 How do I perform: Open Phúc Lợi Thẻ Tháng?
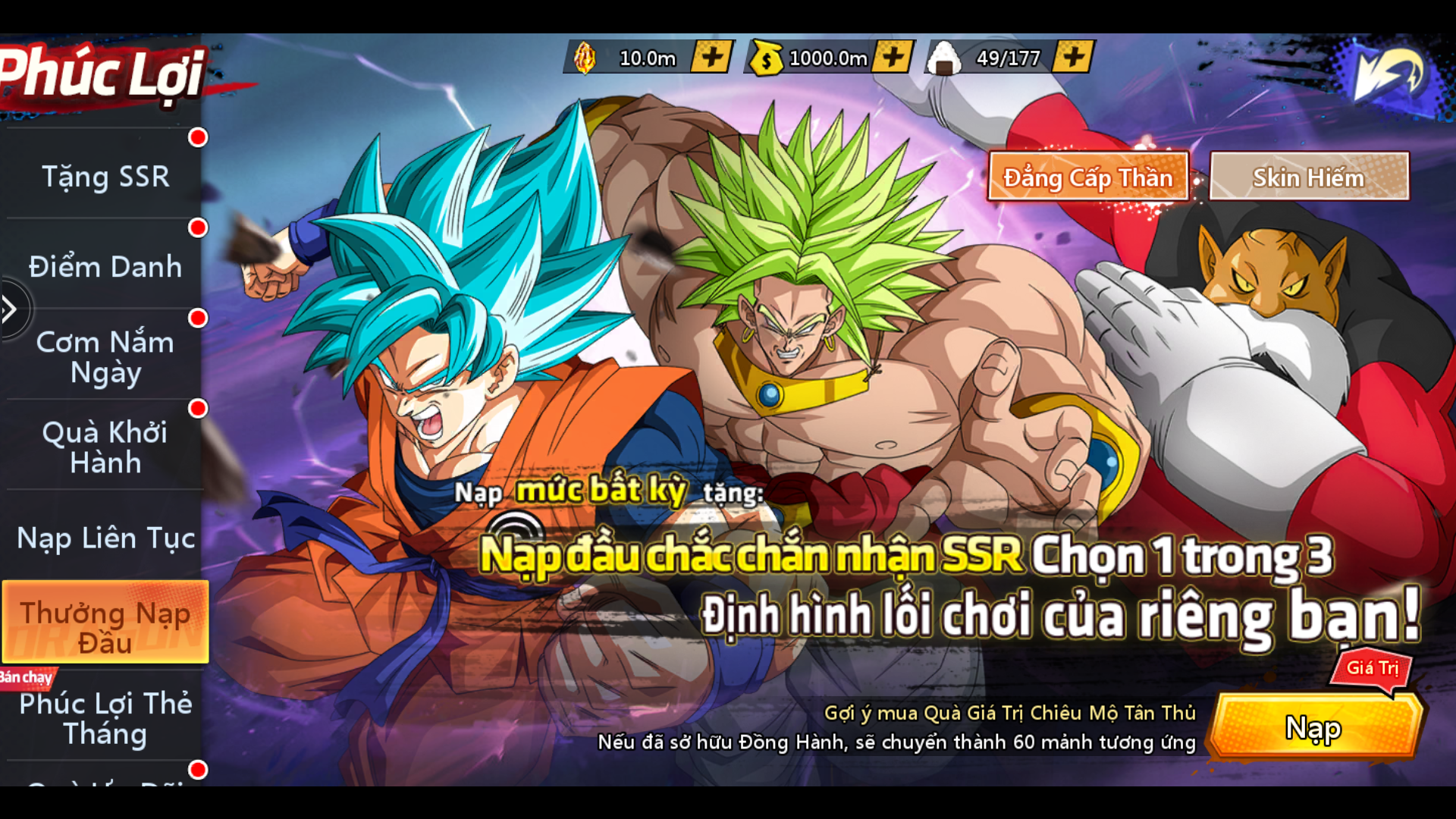(105, 718)
